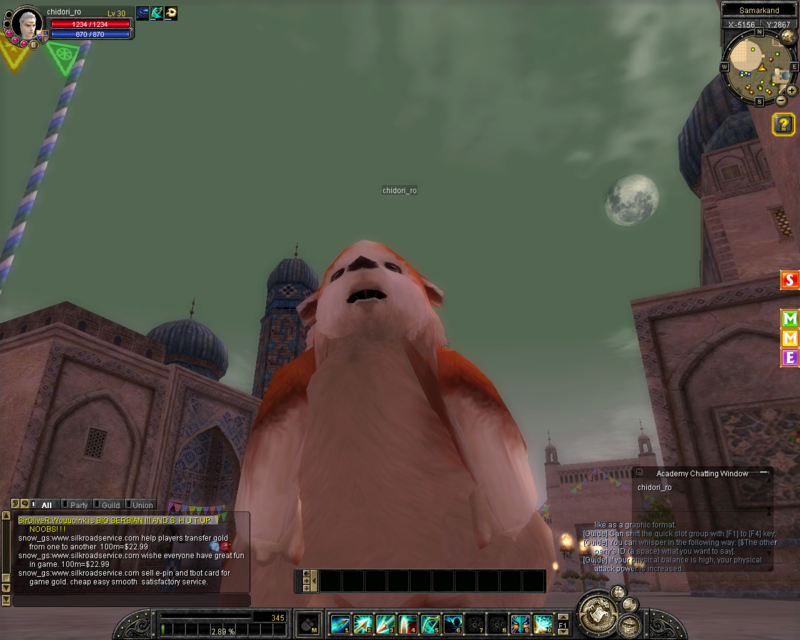The width and height of the screenshot is (800, 640).
Task: Click the purple E side button
Action: point(790,357)
